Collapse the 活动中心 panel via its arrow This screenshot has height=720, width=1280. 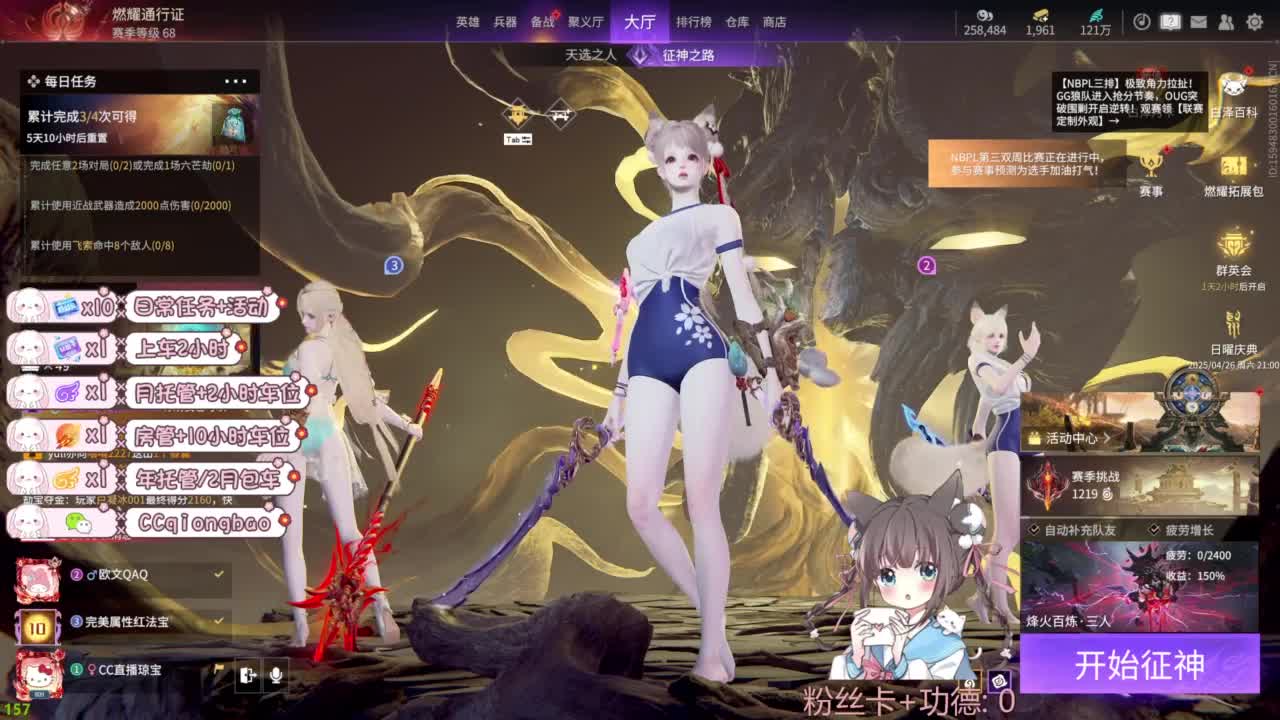click(x=1106, y=437)
